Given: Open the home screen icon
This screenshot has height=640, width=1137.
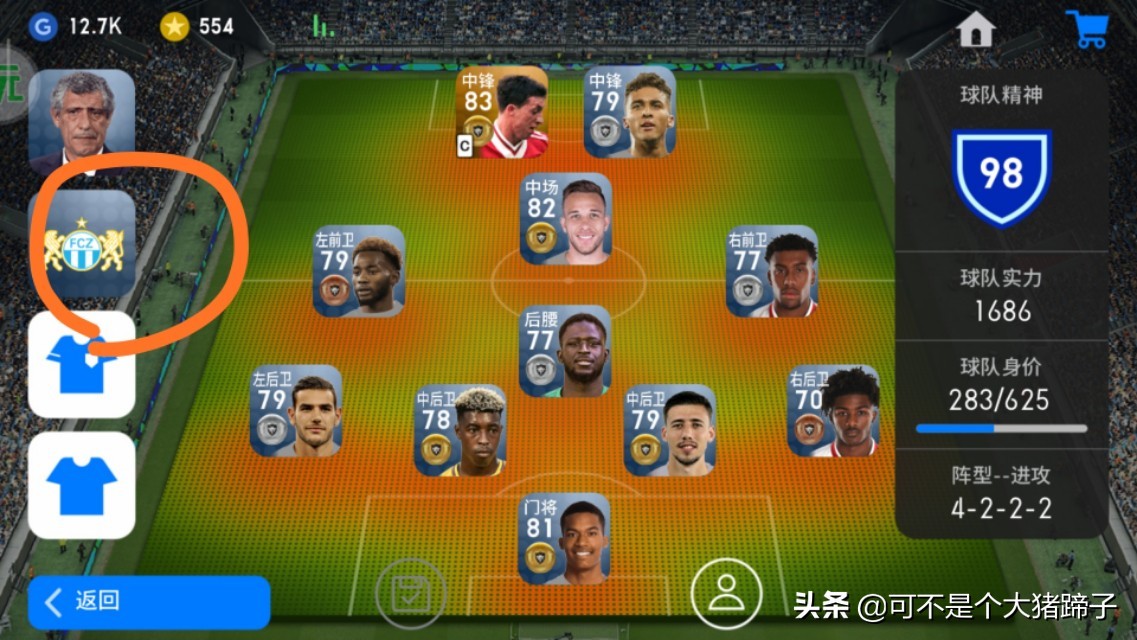Looking at the screenshot, I should [975, 30].
